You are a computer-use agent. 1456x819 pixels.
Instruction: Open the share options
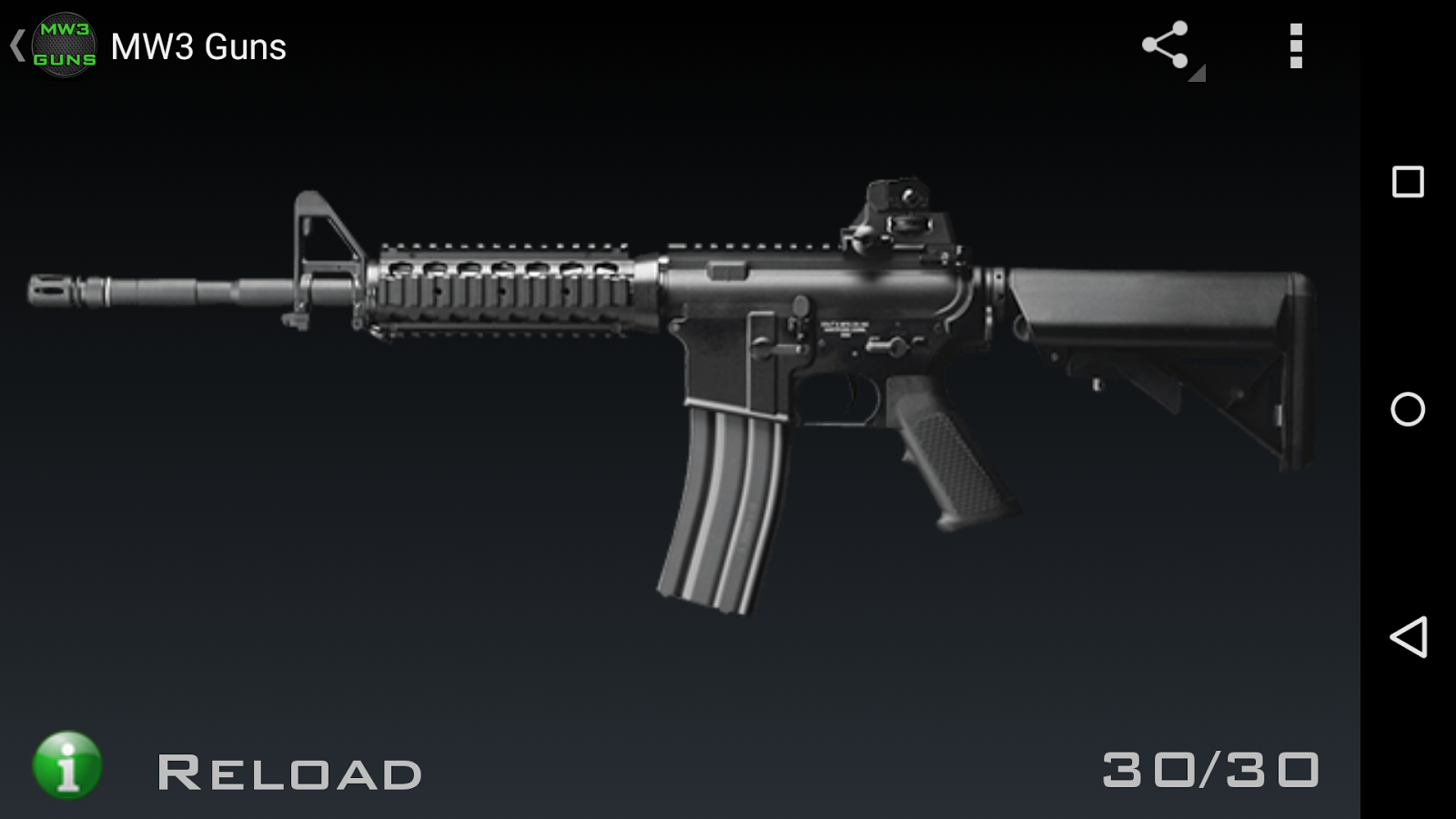pyautogui.click(x=1168, y=47)
